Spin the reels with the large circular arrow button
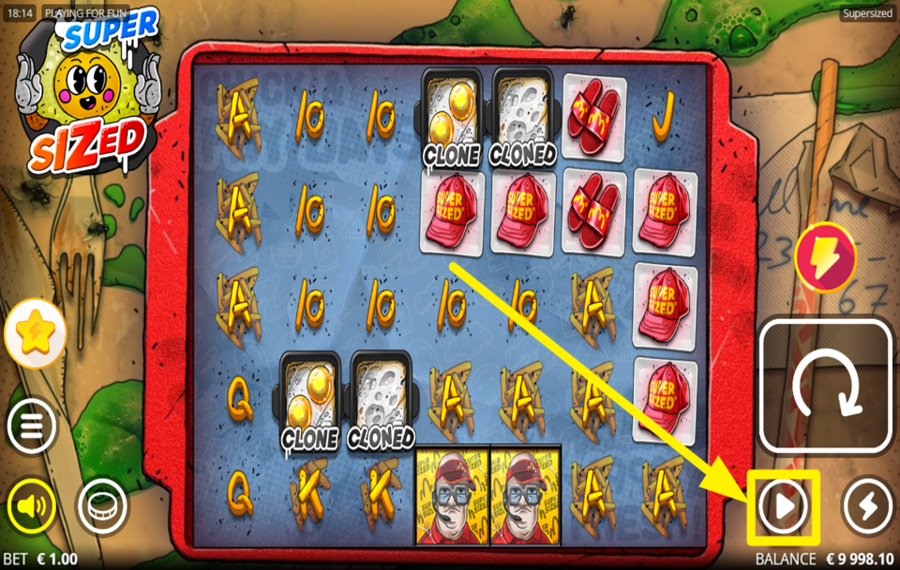 point(825,385)
